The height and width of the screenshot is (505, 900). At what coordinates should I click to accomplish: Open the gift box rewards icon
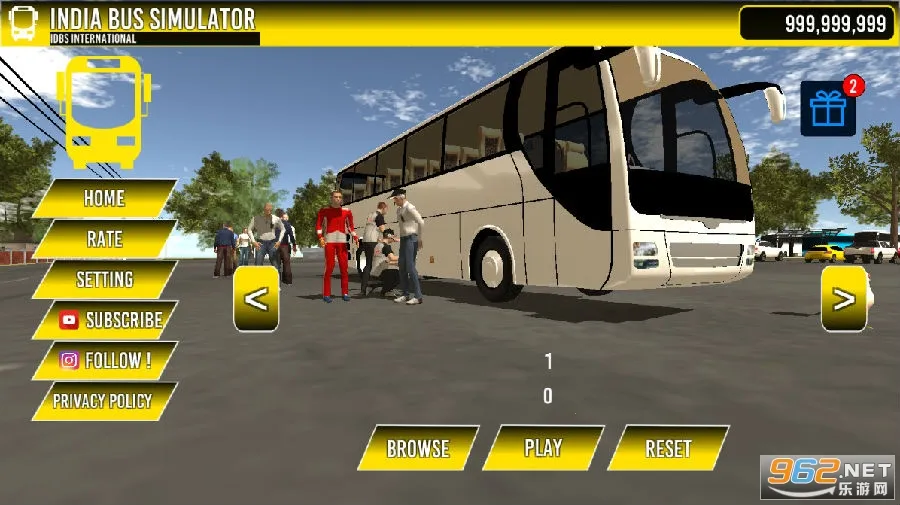pyautogui.click(x=828, y=108)
